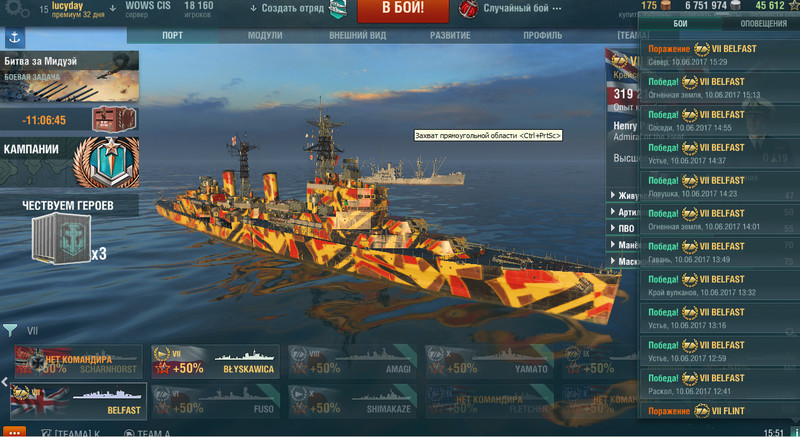Click the anchor port icon

(x=14, y=37)
